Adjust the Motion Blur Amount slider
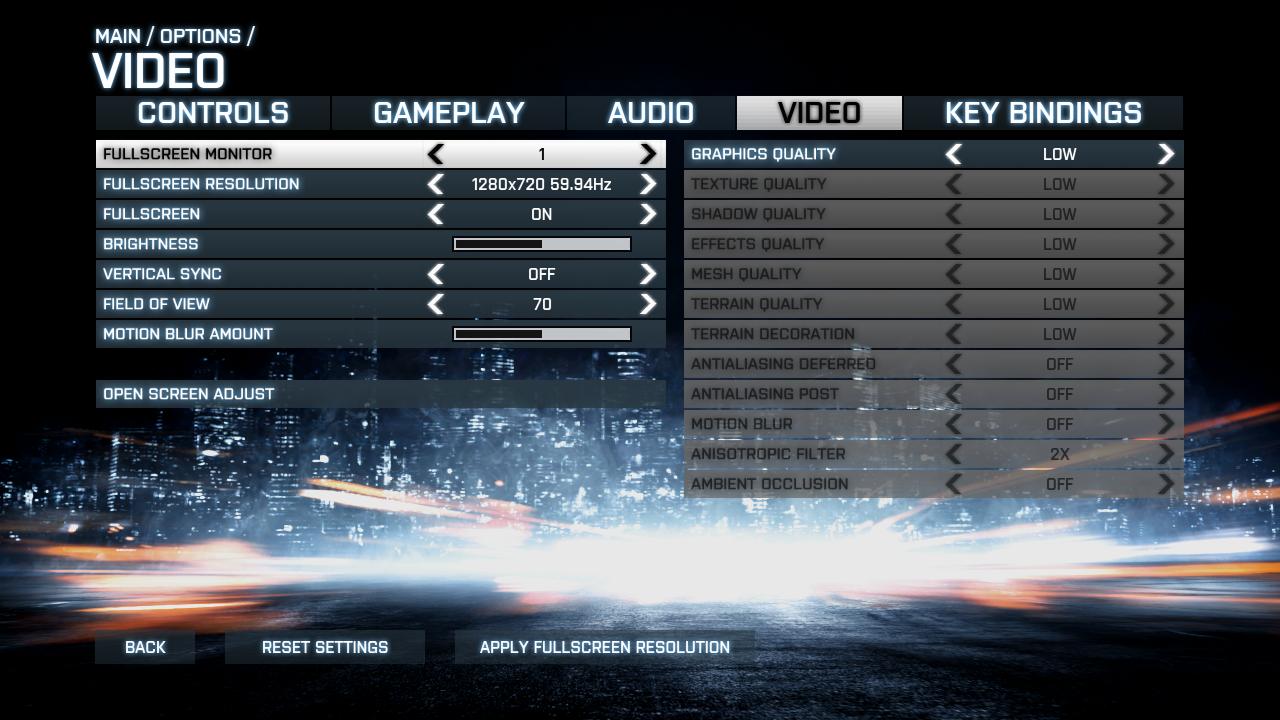The height and width of the screenshot is (720, 1280). tap(542, 334)
